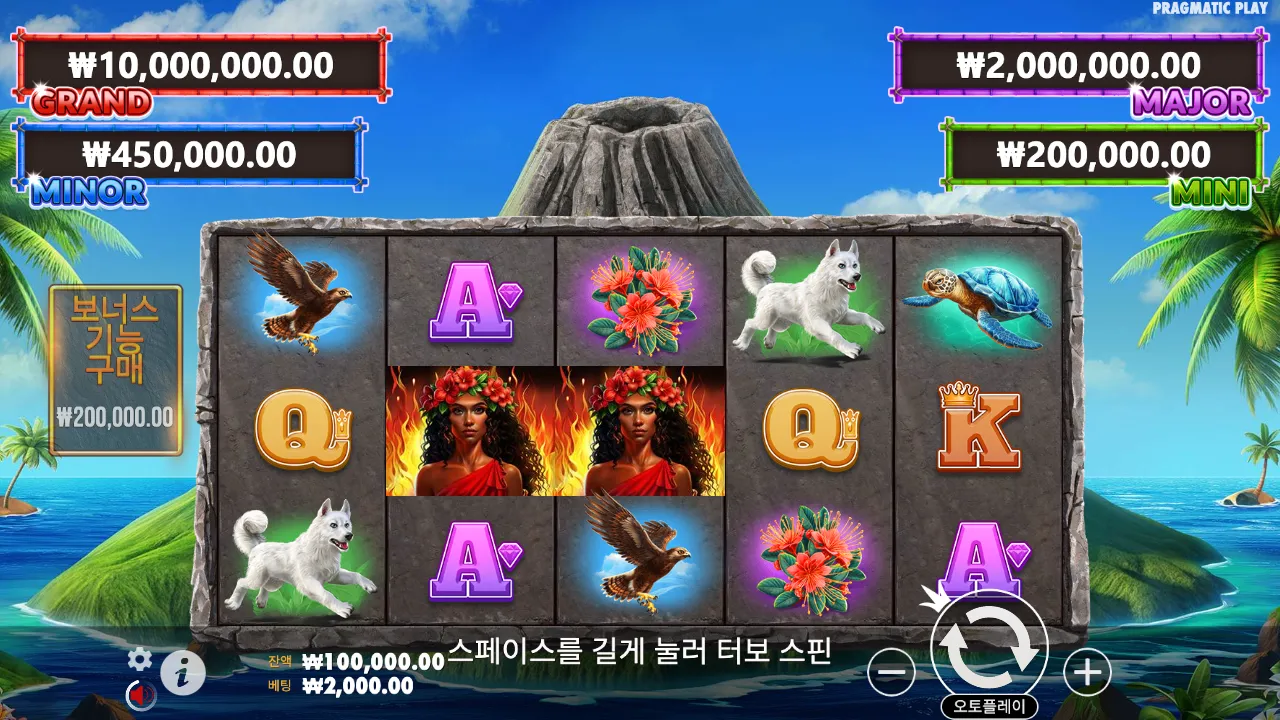Image resolution: width=1280 pixels, height=720 pixels.
Task: Open the 보너스 기능 구매 bonus buy panel
Action: (x=116, y=370)
